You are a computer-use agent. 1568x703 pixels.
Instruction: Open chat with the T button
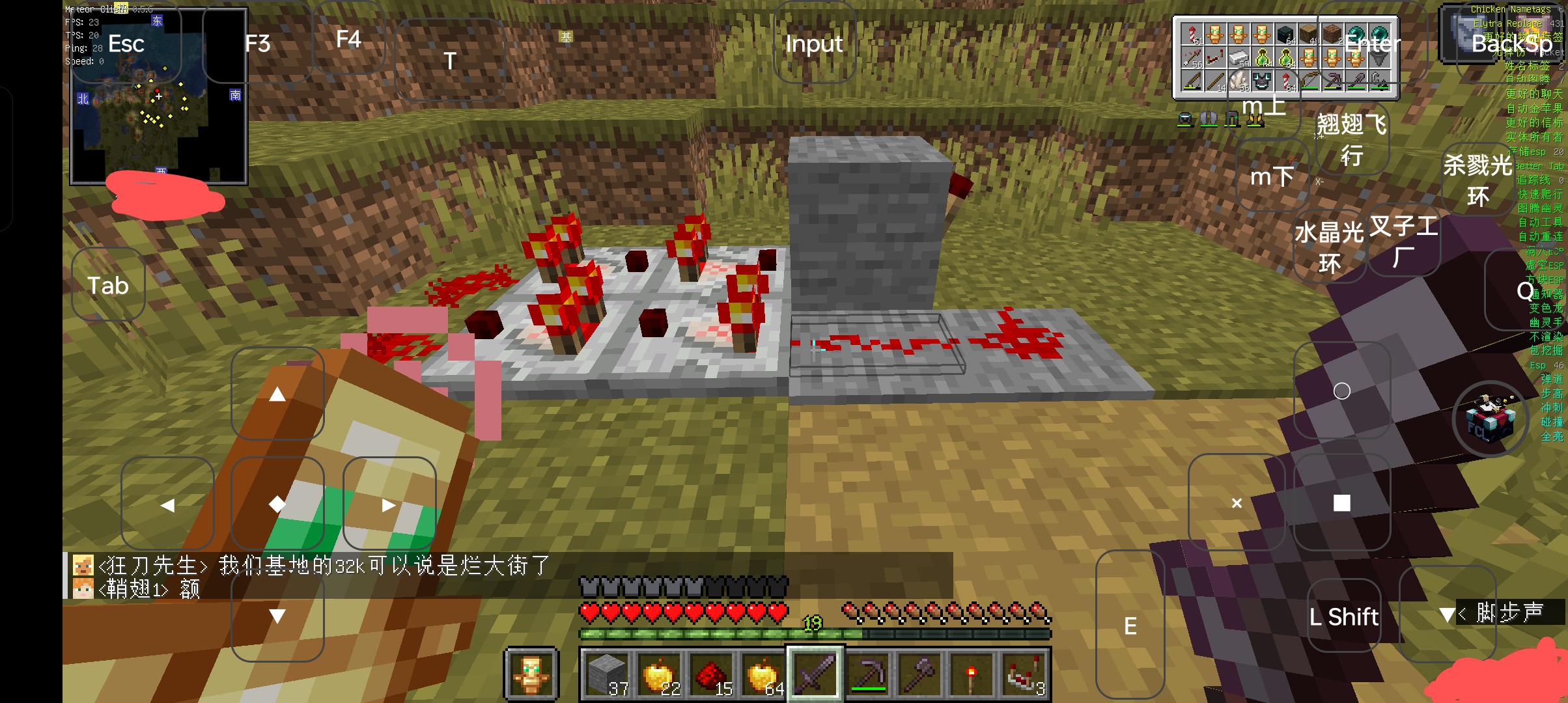(450, 61)
